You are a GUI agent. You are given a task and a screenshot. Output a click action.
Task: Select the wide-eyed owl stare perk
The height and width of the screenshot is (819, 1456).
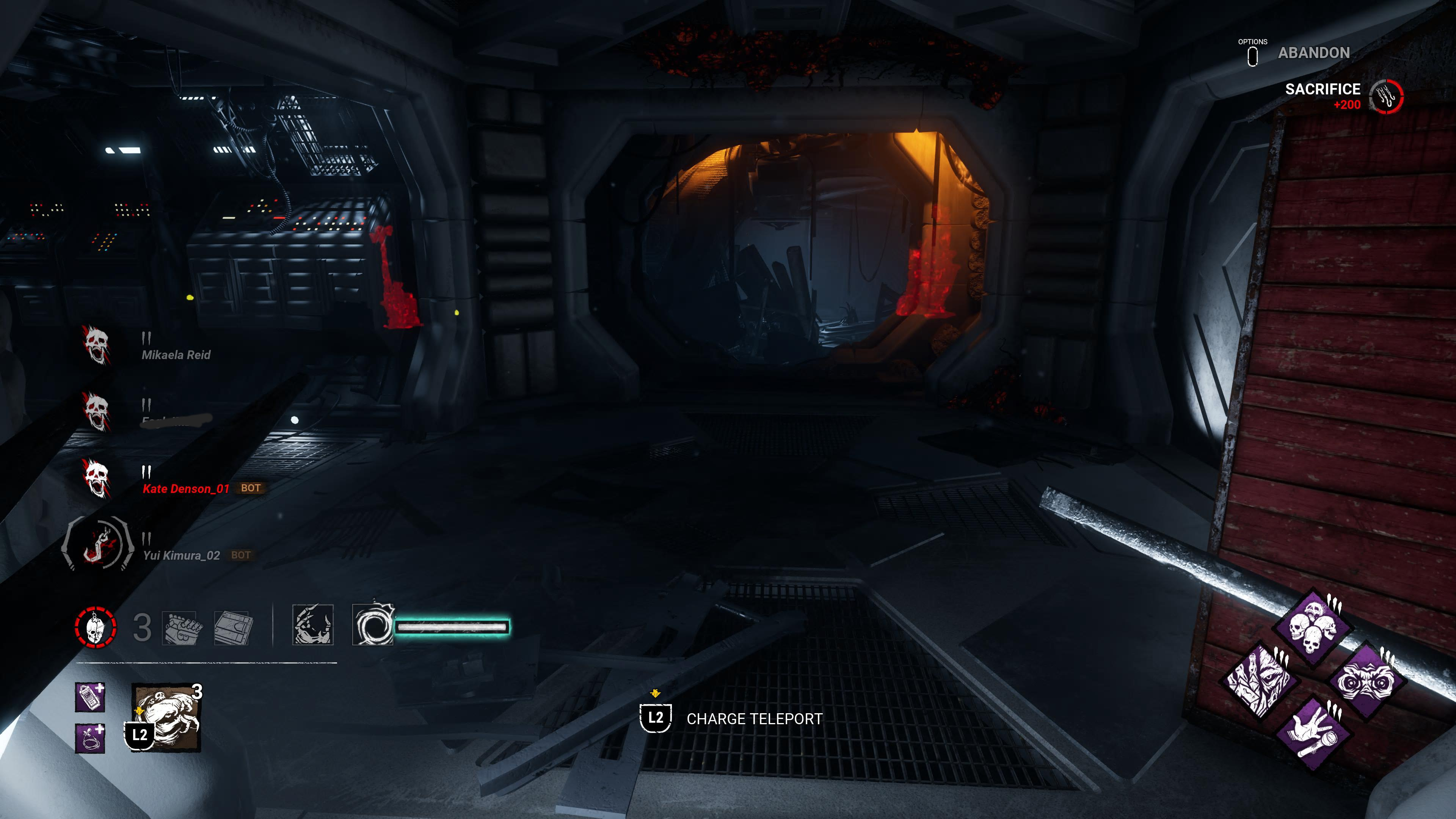pyautogui.click(x=1367, y=682)
